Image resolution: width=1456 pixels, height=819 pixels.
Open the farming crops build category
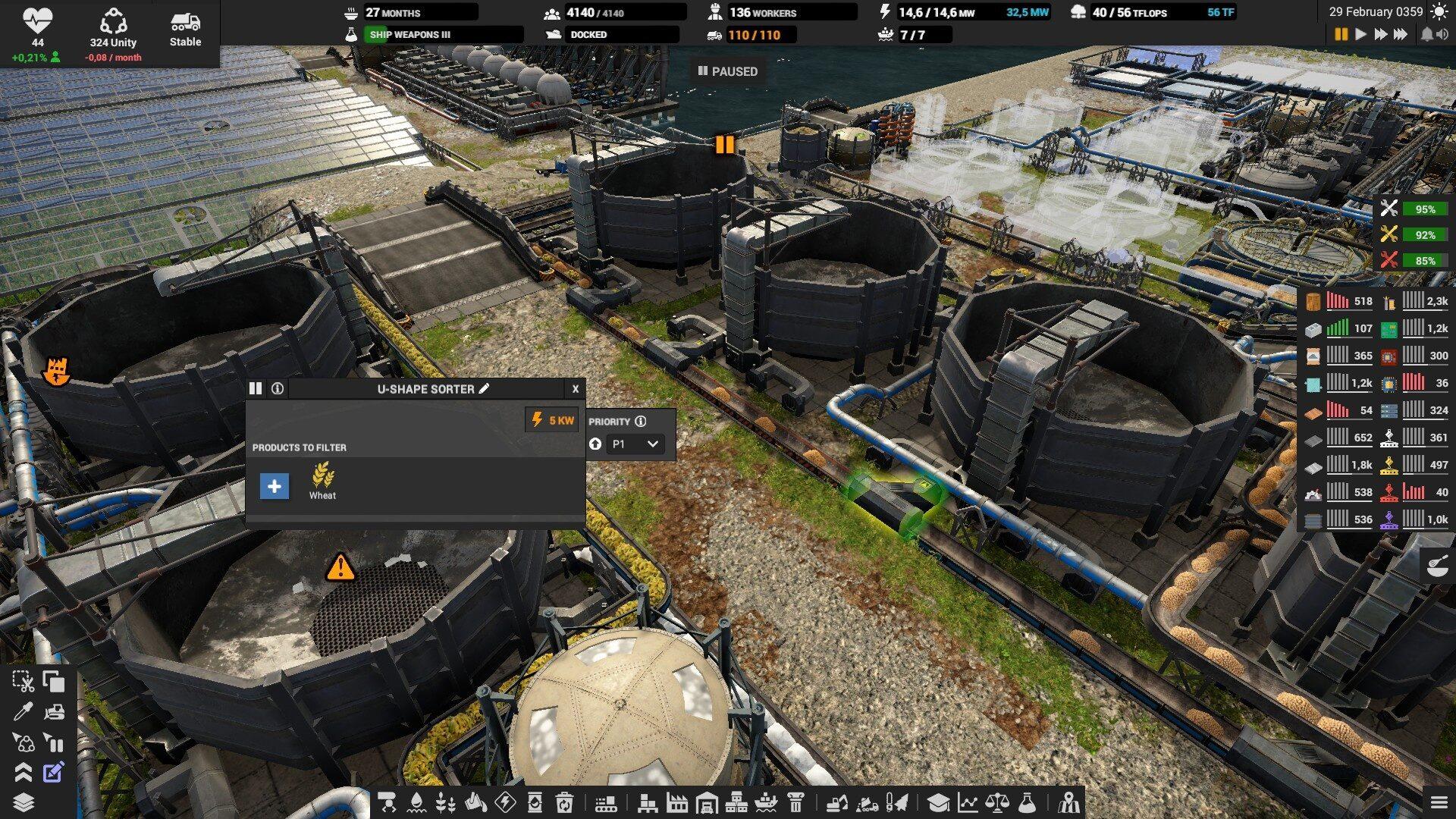pyautogui.click(x=446, y=802)
